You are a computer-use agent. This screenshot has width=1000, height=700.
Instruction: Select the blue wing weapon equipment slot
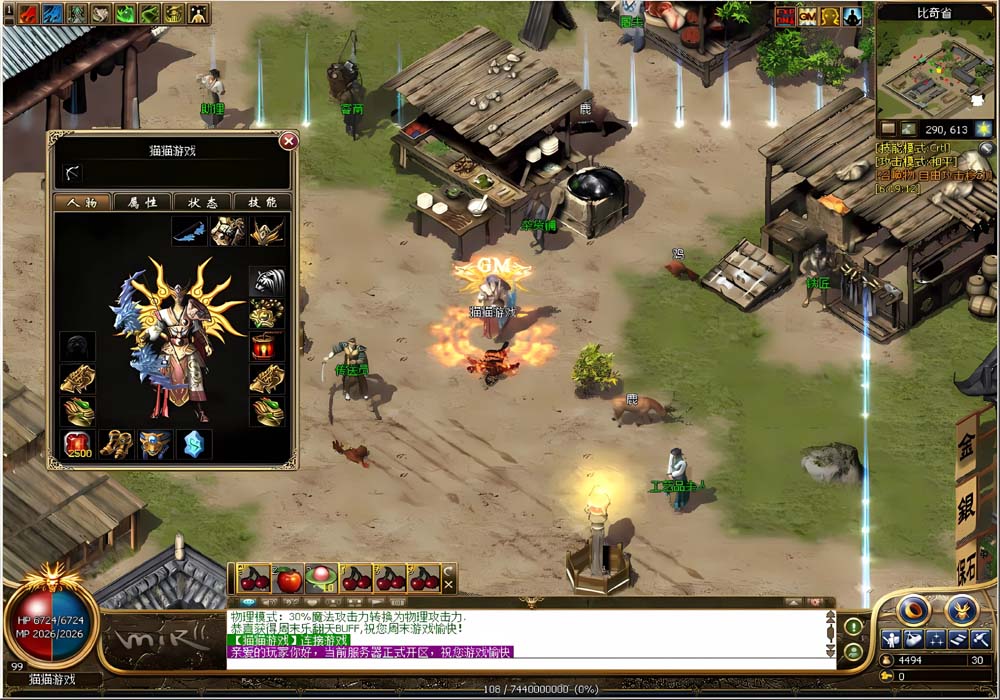point(188,231)
